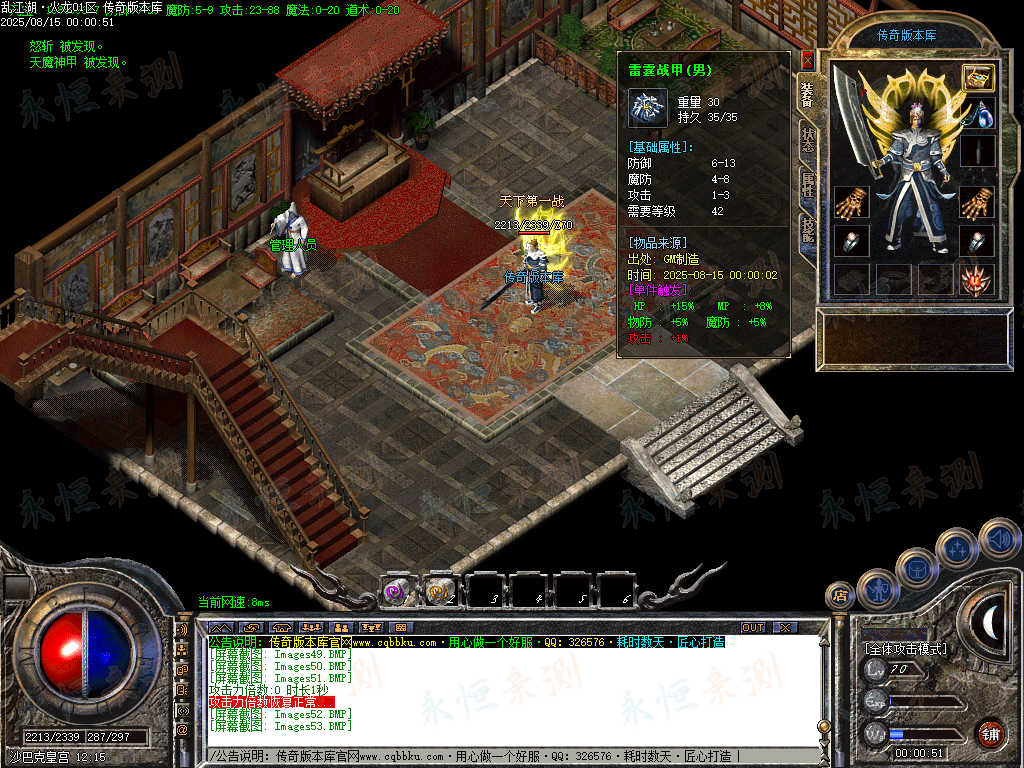The image size is (1024, 768).
Task: Toggle sound with the speaker button
Action: click(997, 538)
